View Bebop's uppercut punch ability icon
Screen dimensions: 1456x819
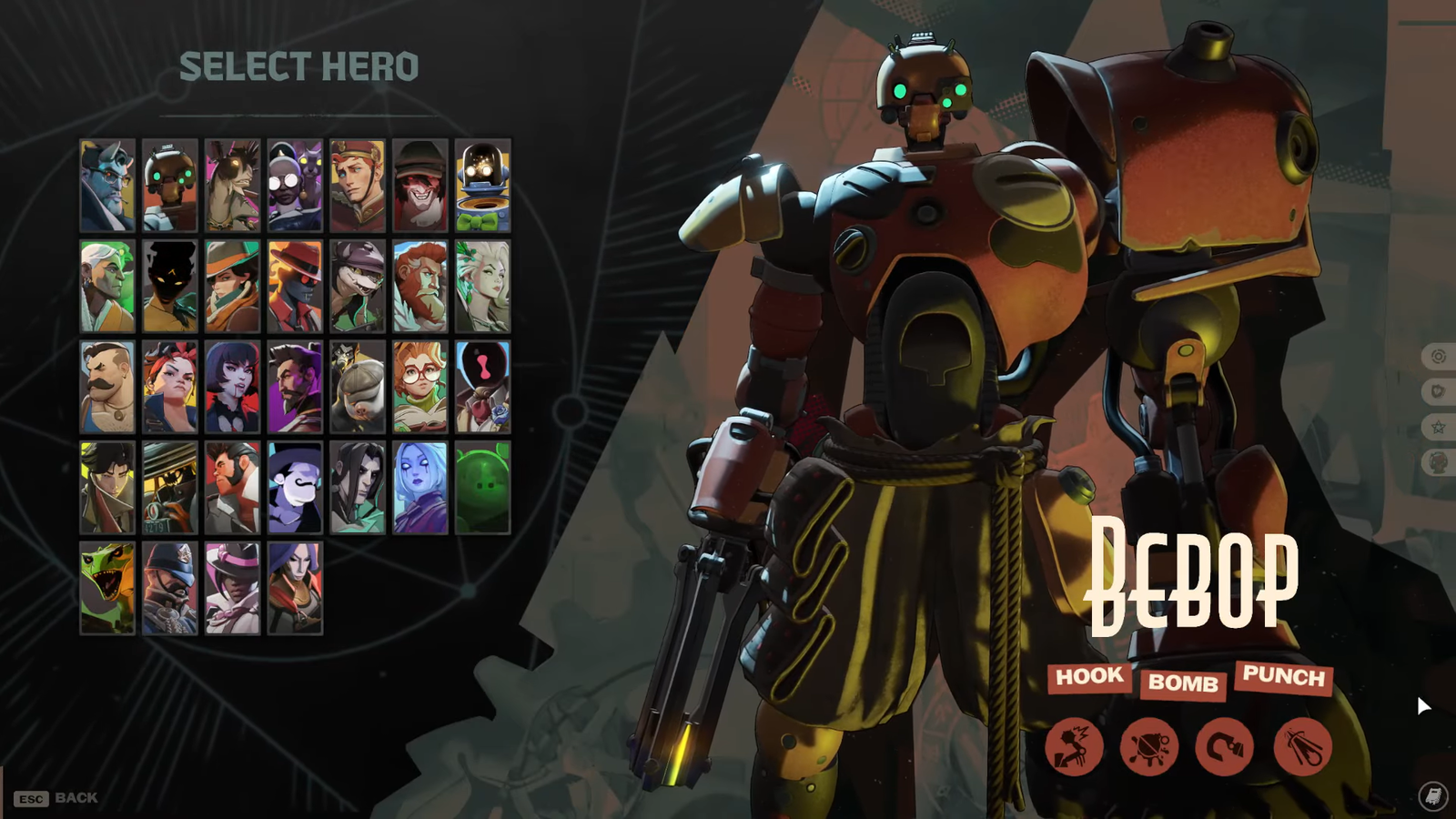point(1075,747)
